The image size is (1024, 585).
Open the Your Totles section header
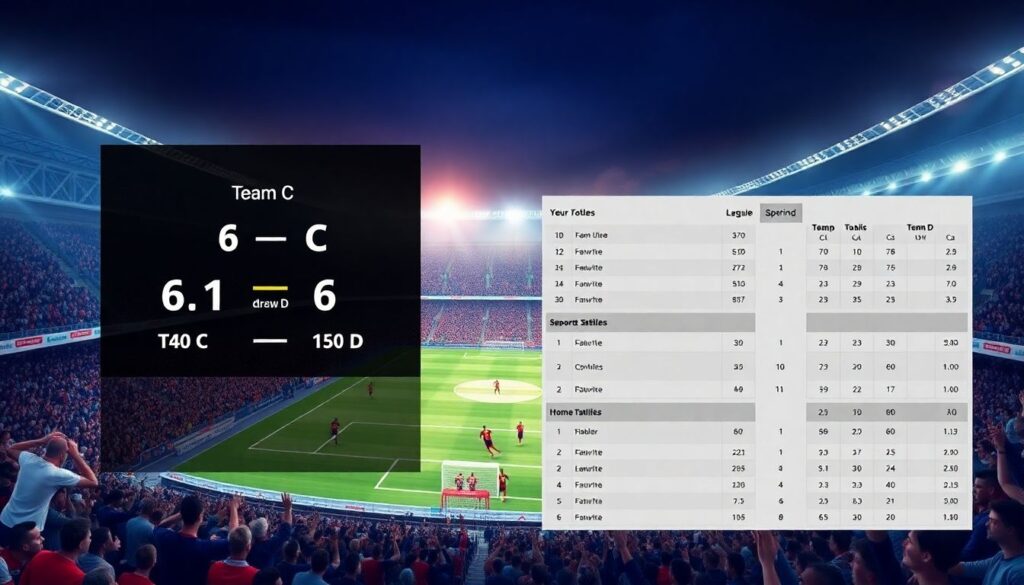(x=573, y=213)
